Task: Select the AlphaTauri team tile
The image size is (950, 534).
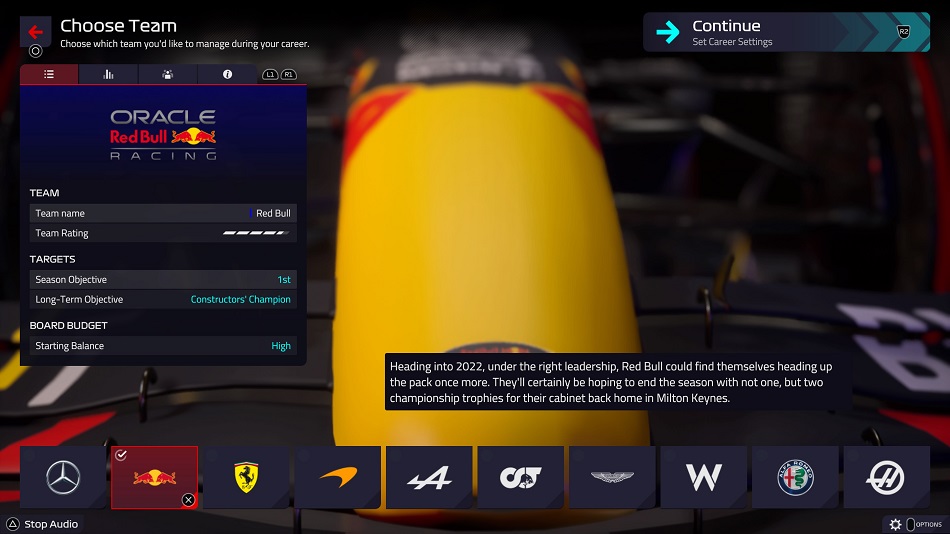Action: point(520,477)
